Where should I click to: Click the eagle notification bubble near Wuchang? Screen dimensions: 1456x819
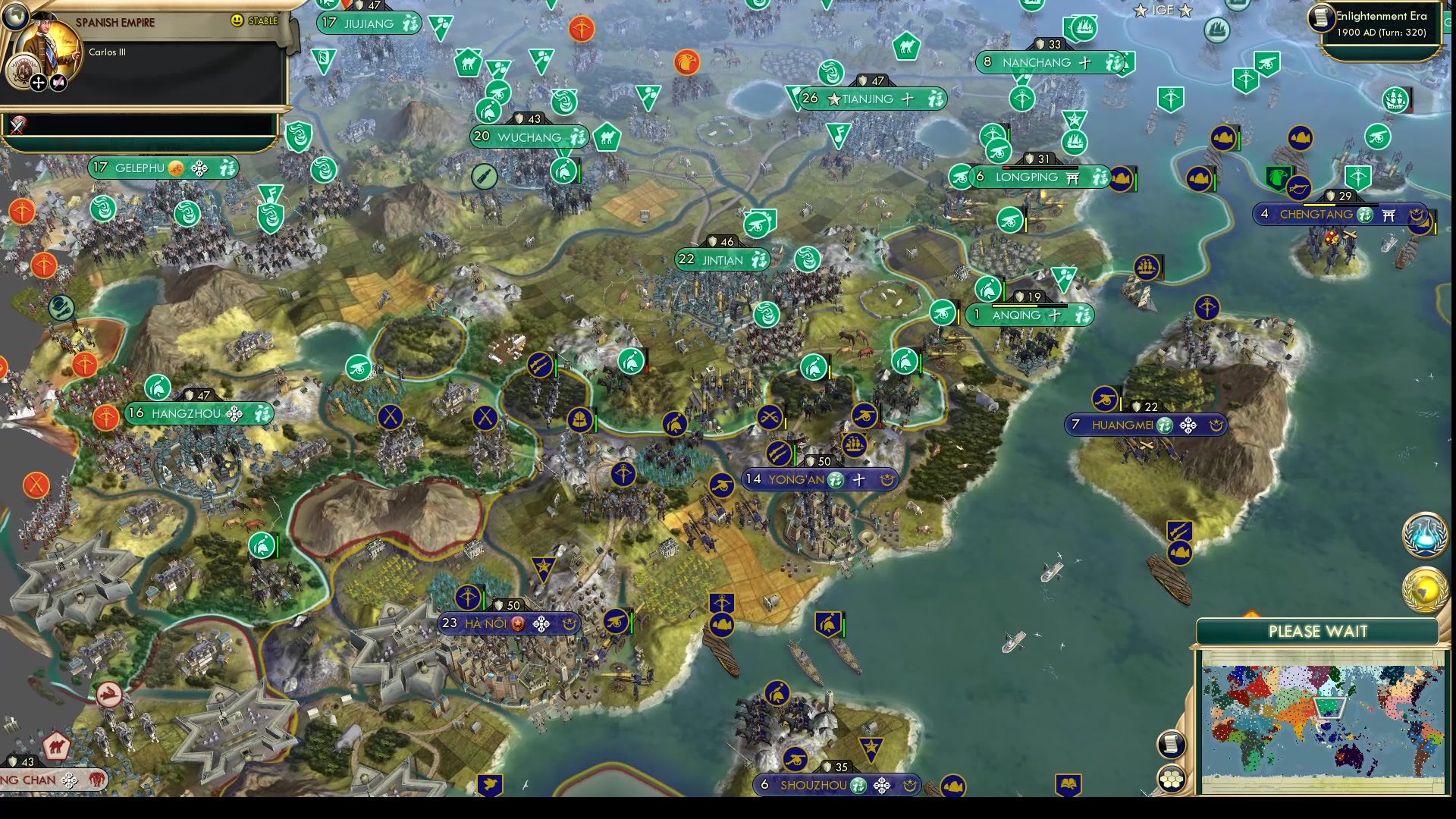pyautogui.click(x=686, y=63)
